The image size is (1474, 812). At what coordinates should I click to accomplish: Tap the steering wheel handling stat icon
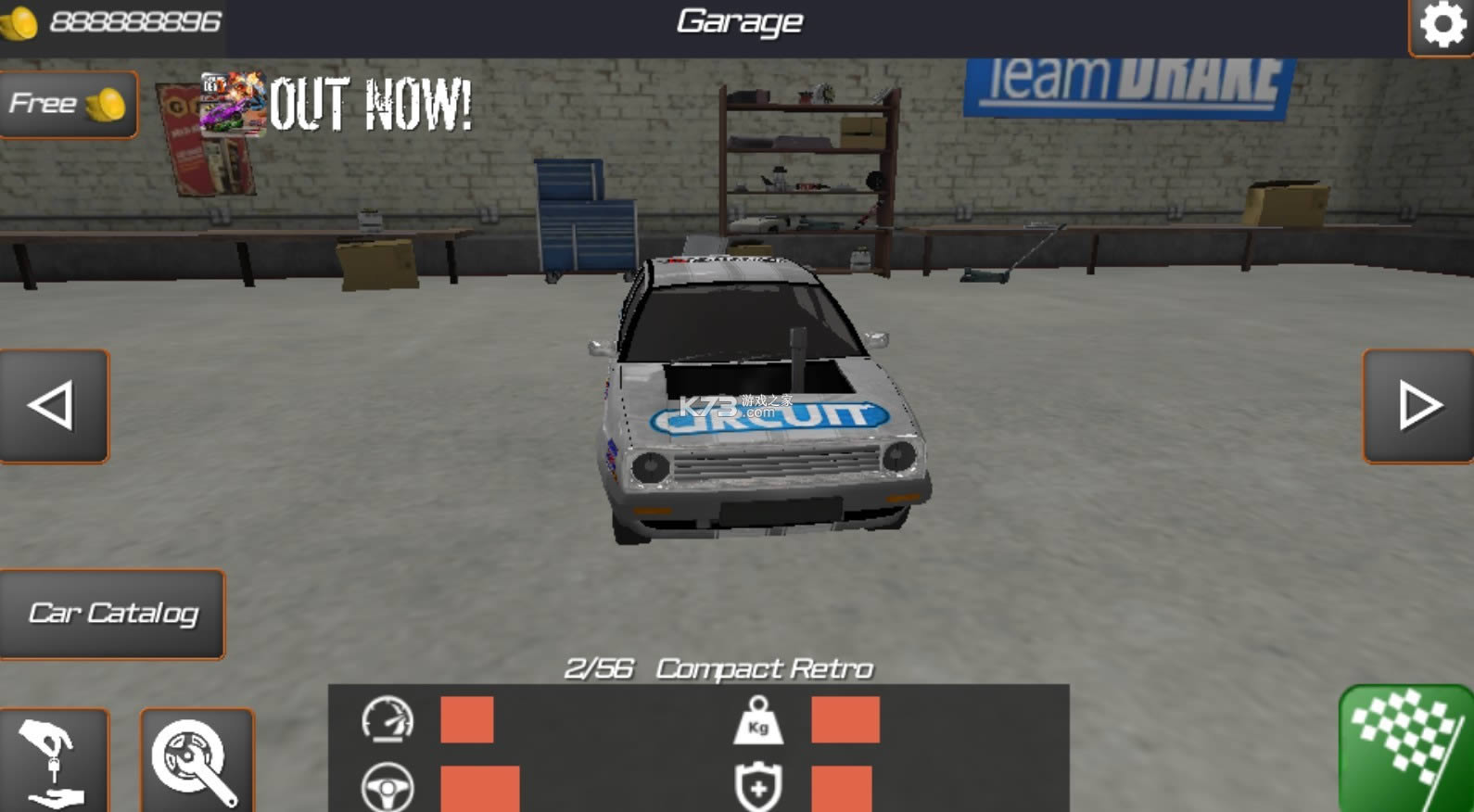coord(389,789)
